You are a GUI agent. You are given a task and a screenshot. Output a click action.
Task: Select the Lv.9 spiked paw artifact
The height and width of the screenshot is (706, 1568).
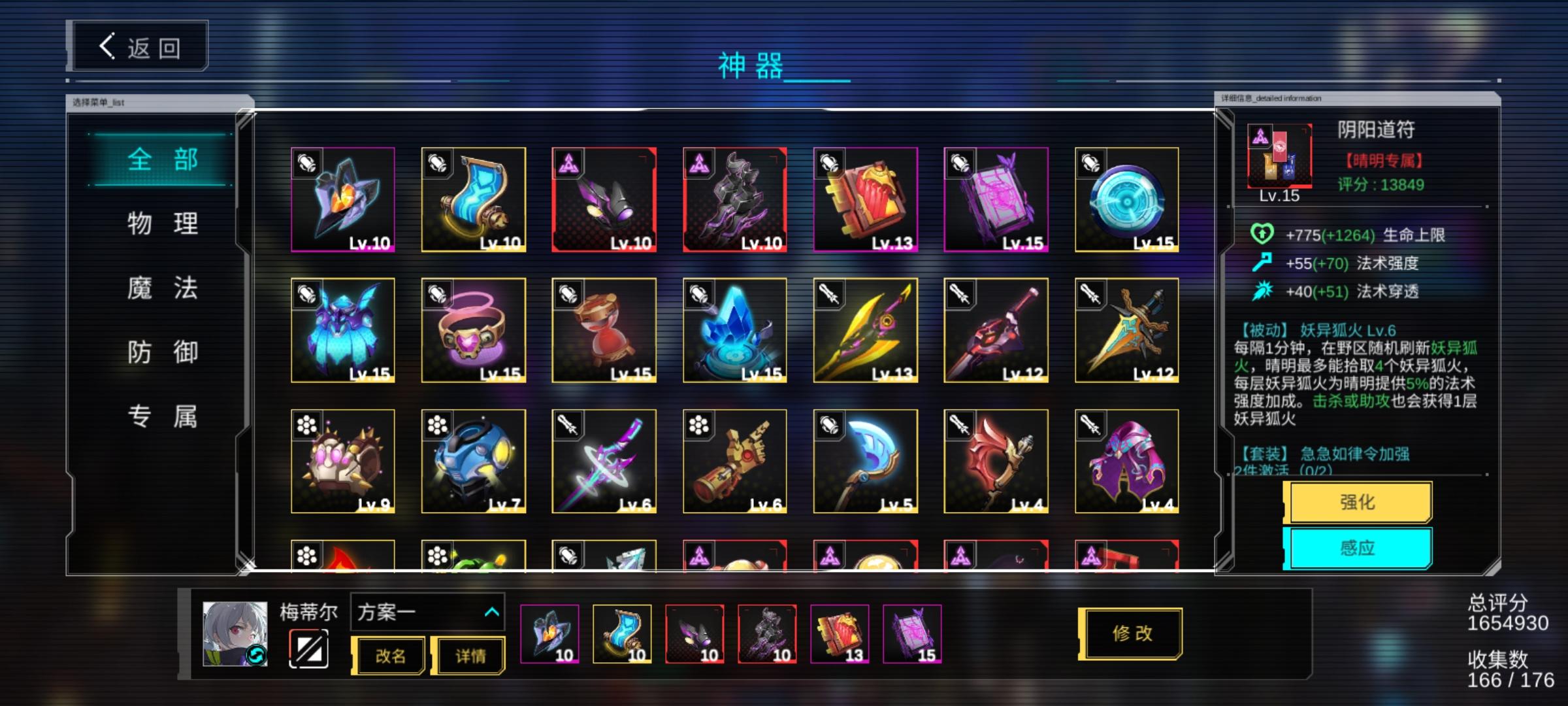[343, 461]
